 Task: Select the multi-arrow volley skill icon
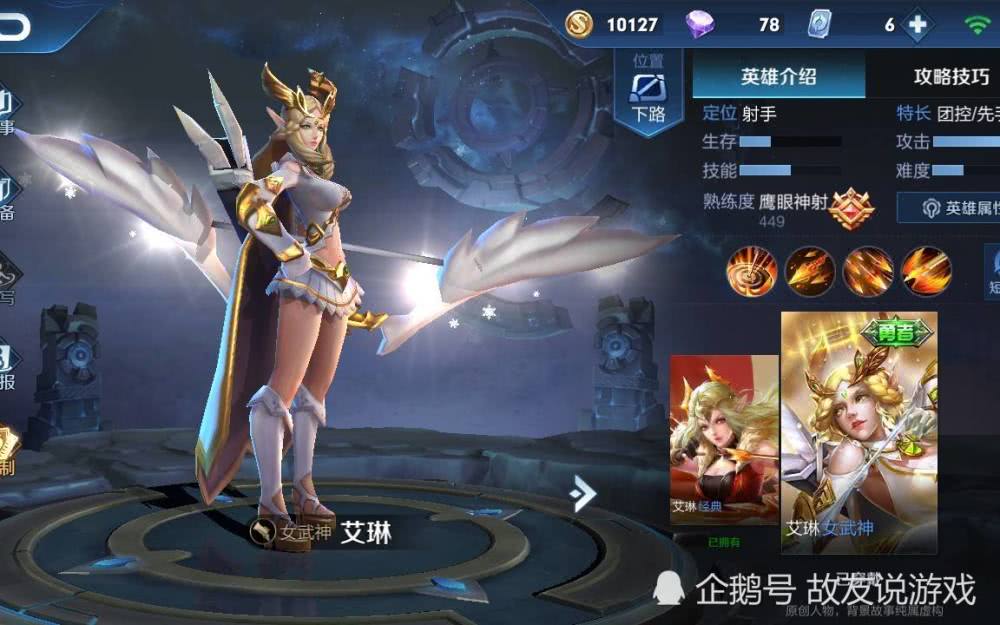click(x=867, y=270)
